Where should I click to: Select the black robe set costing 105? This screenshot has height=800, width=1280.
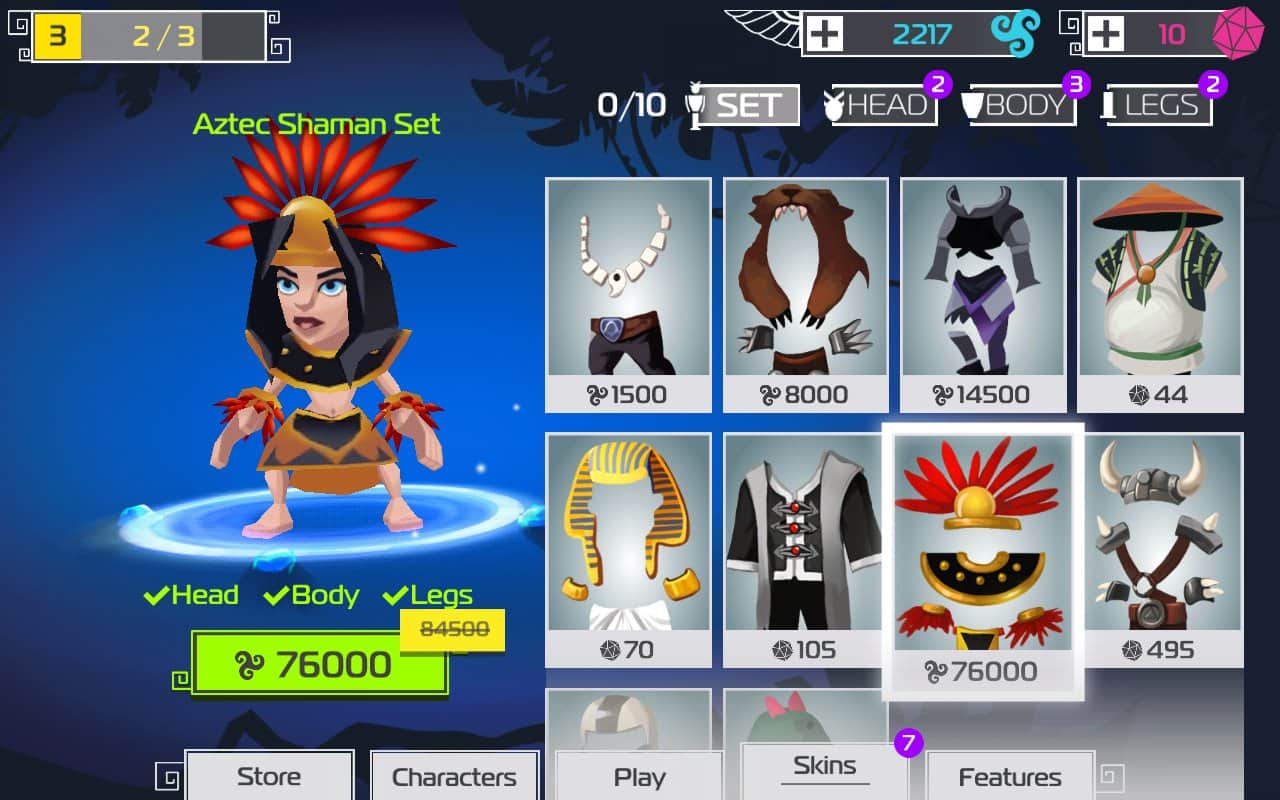click(806, 550)
